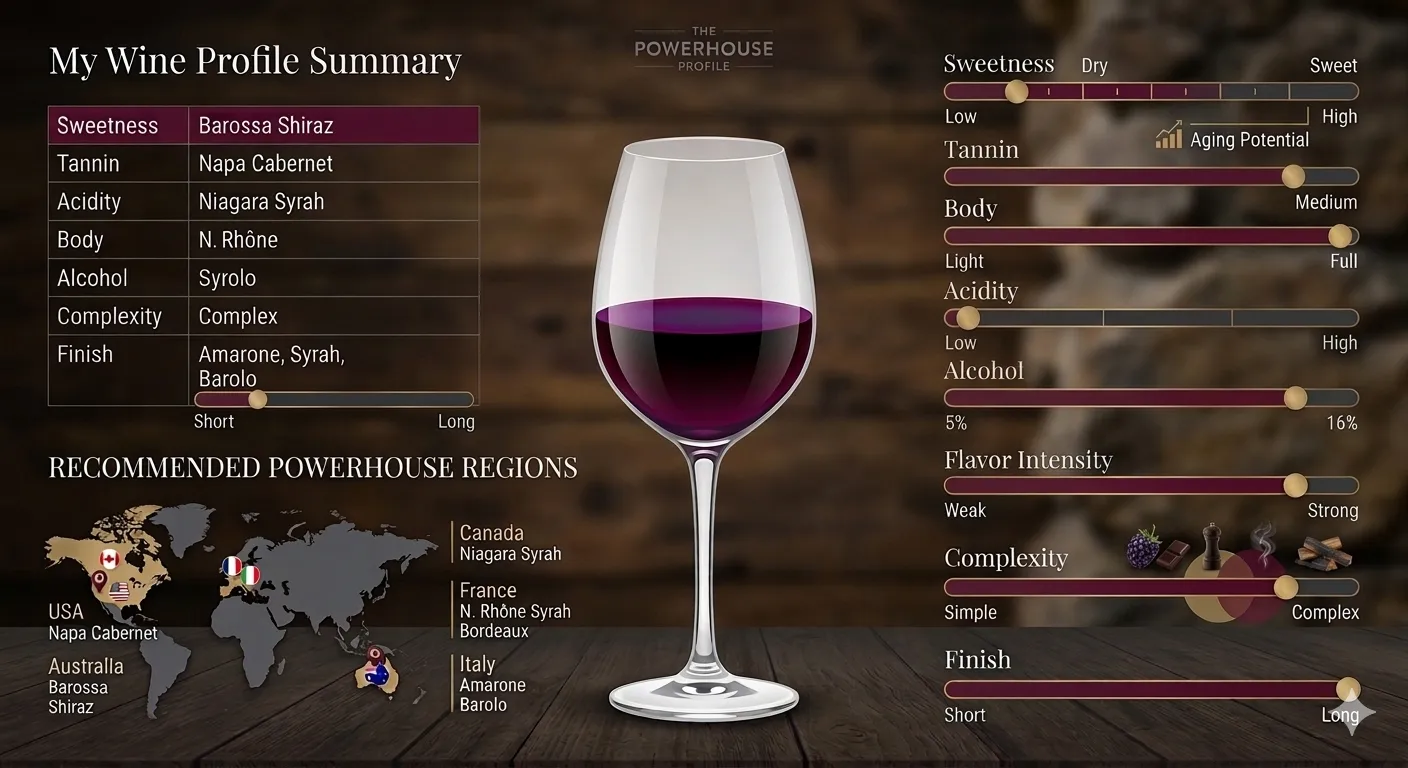Open the Canada Niagara Syrah region entry
Screen dimensions: 1408x768
click(510, 543)
